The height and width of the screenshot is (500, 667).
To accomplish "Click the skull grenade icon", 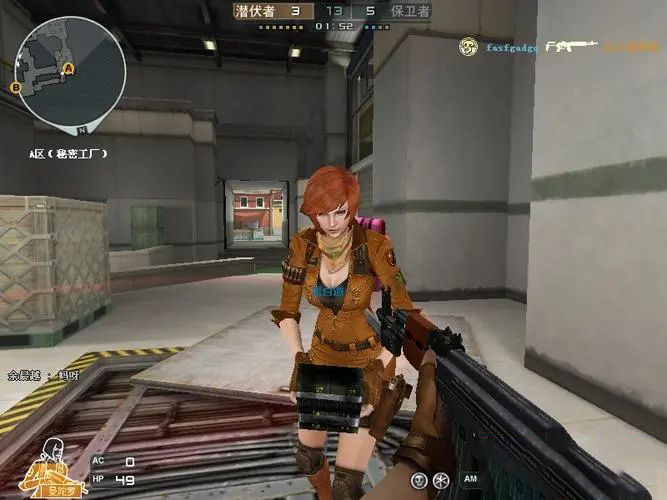I will [x=420, y=481].
